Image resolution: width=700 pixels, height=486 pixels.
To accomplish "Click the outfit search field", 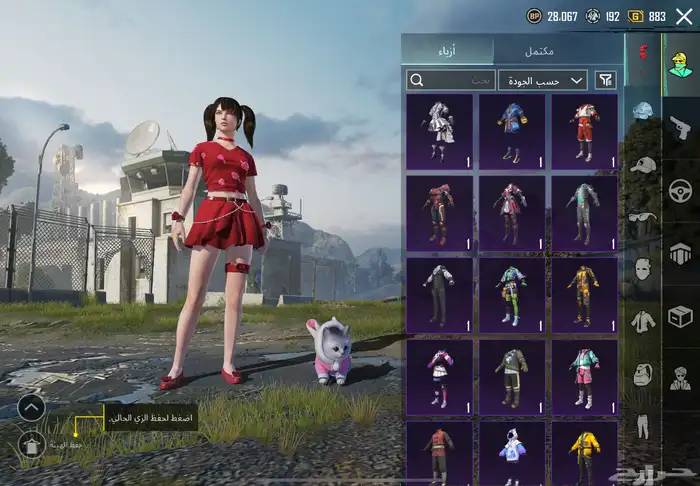I will coord(451,80).
